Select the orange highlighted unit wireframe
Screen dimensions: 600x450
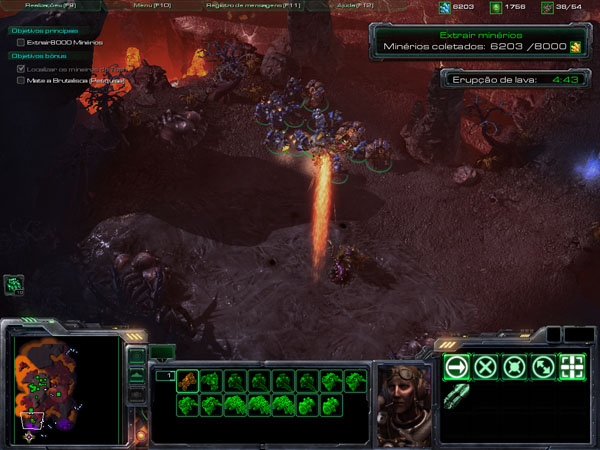[x=188, y=381]
